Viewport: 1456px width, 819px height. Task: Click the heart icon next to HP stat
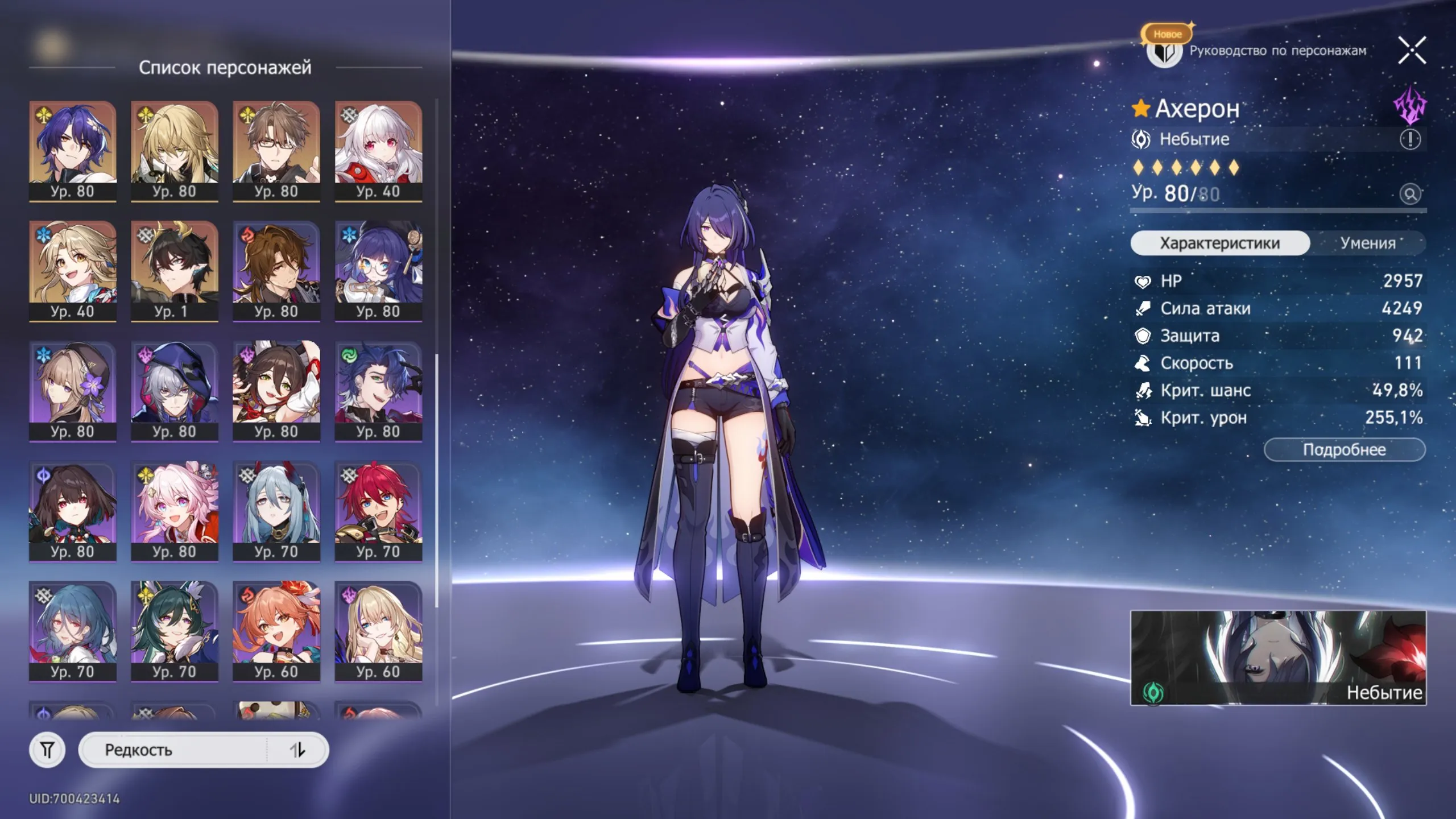point(1144,280)
